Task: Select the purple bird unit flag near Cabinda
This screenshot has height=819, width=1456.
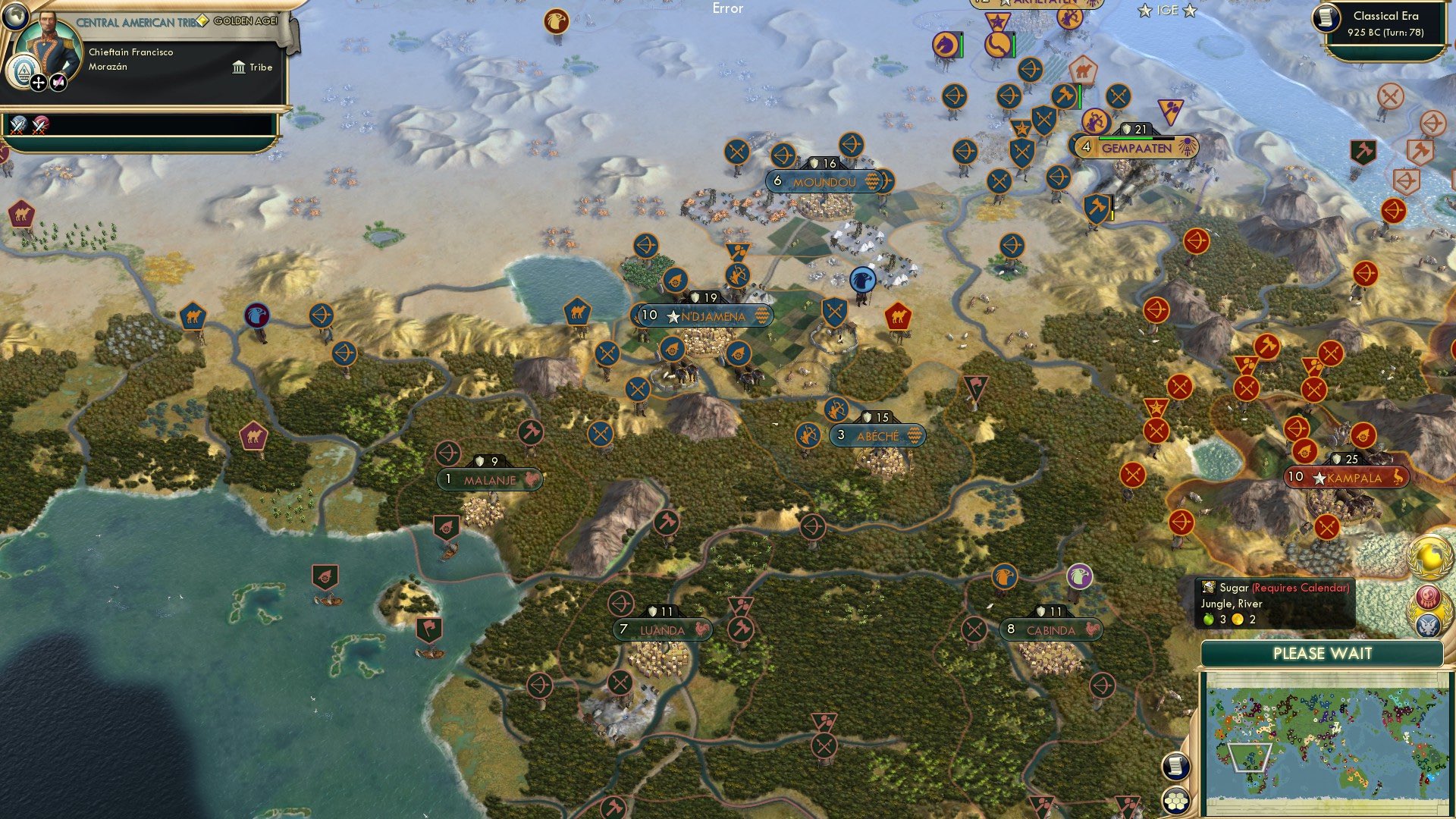Action: pyautogui.click(x=1078, y=576)
